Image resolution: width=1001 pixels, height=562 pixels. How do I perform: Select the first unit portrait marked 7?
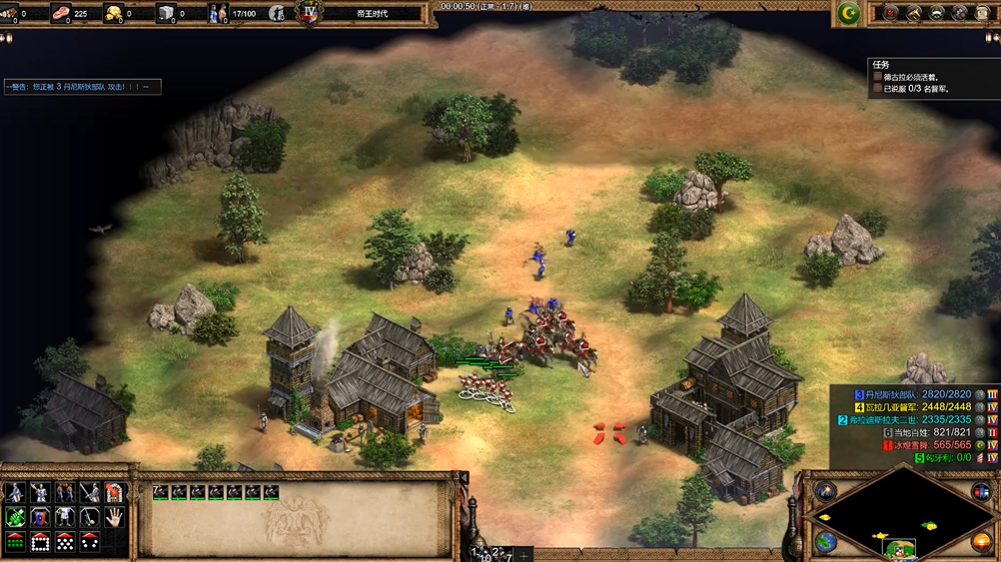pos(160,492)
